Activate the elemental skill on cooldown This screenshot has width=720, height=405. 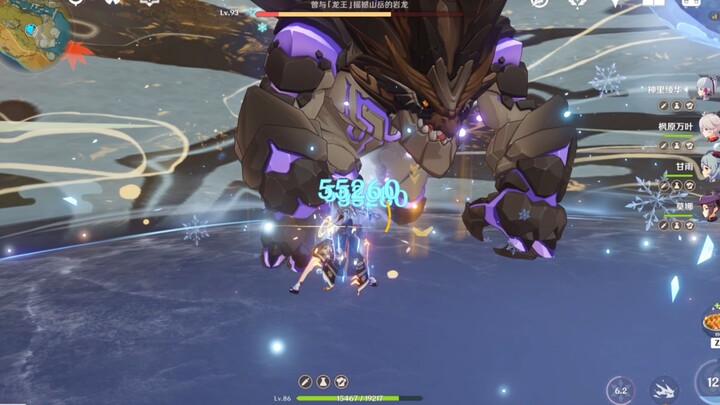[620, 390]
